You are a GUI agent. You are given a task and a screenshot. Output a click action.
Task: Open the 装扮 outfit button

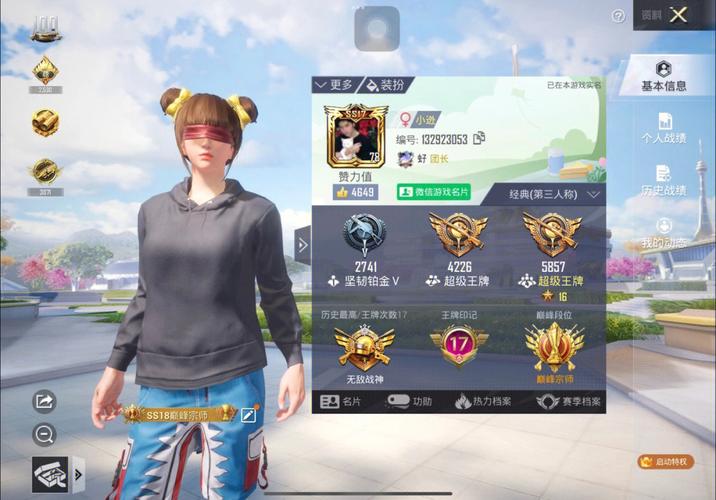coord(386,86)
